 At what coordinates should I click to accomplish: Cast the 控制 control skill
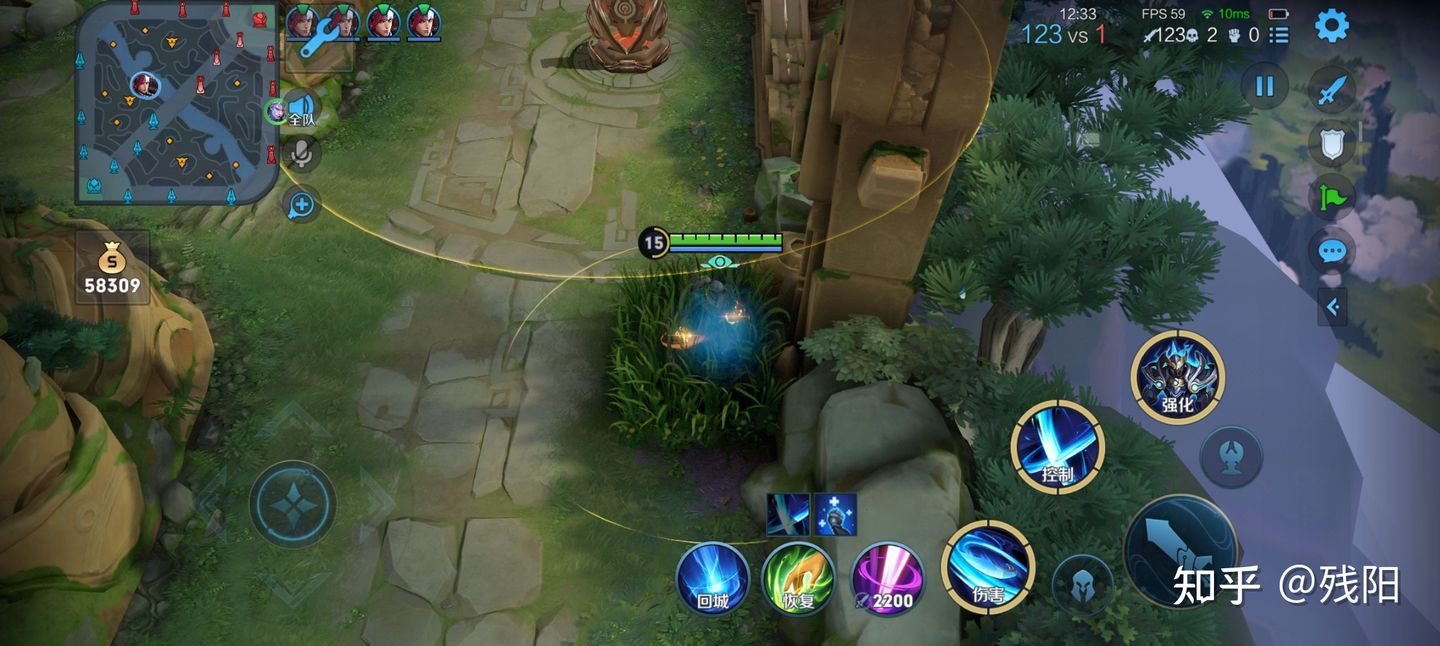point(1057,447)
